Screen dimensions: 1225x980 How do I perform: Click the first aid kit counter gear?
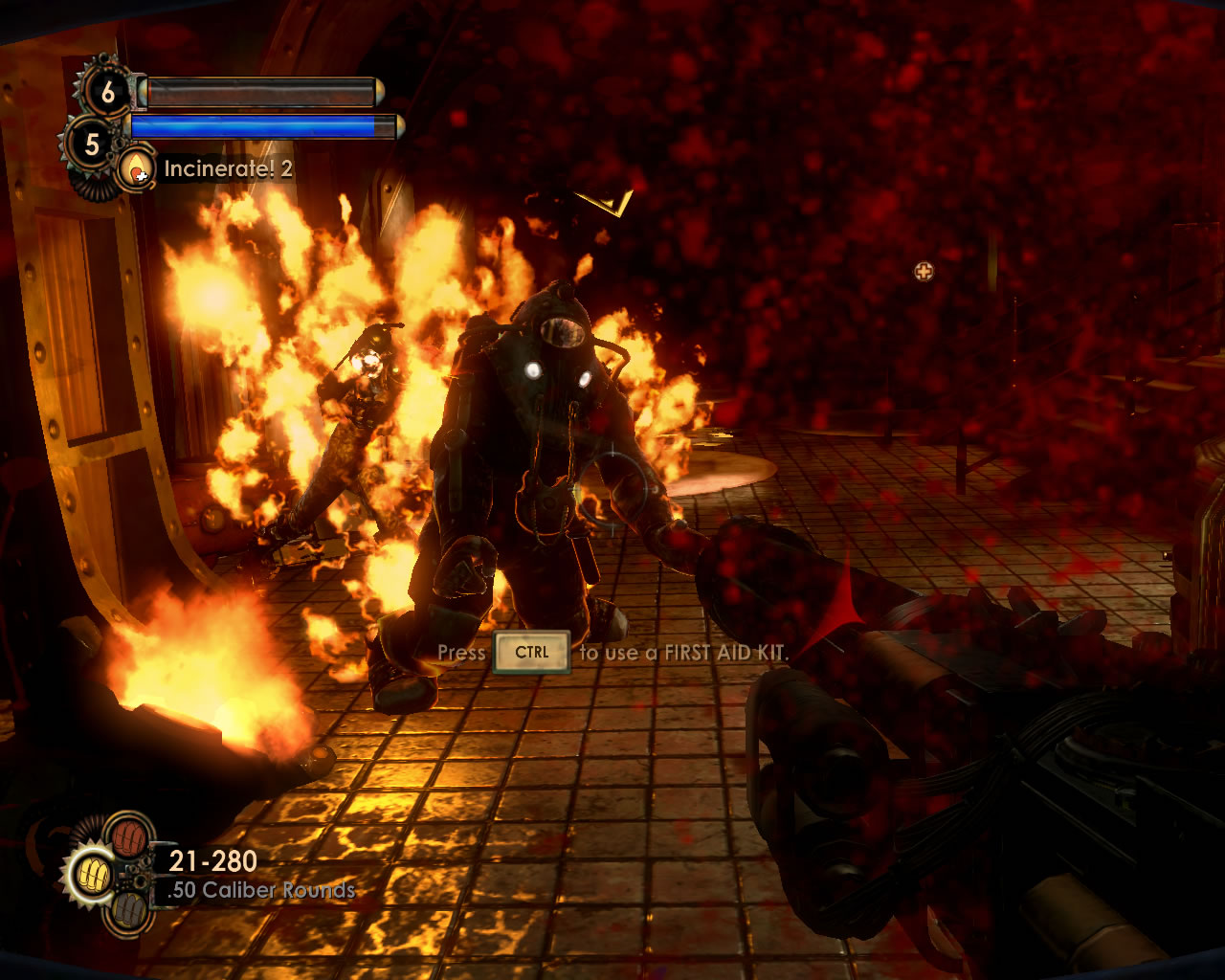(106, 92)
